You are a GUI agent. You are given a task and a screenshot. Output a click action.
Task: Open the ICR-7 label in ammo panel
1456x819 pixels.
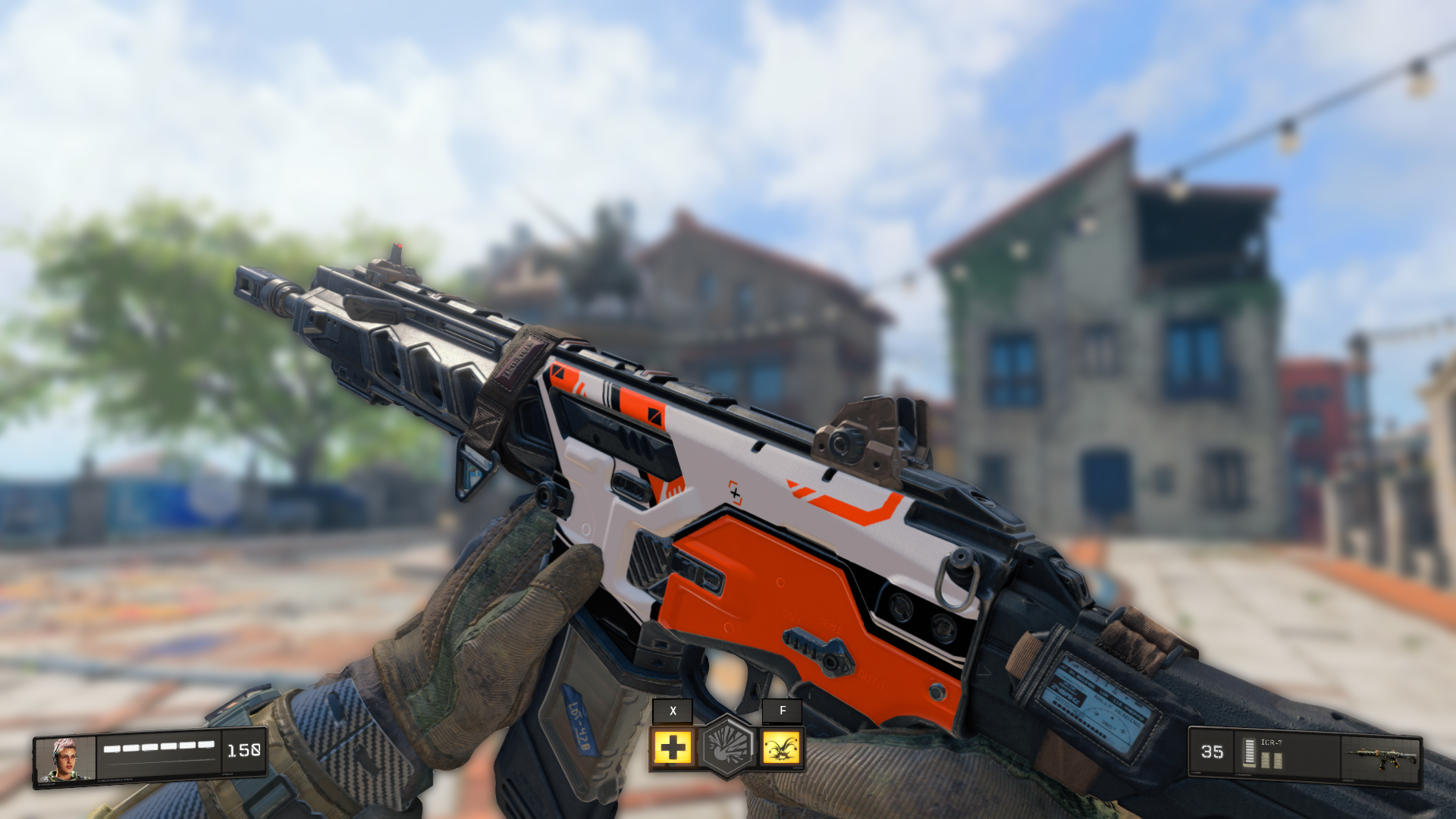[x=1272, y=742]
